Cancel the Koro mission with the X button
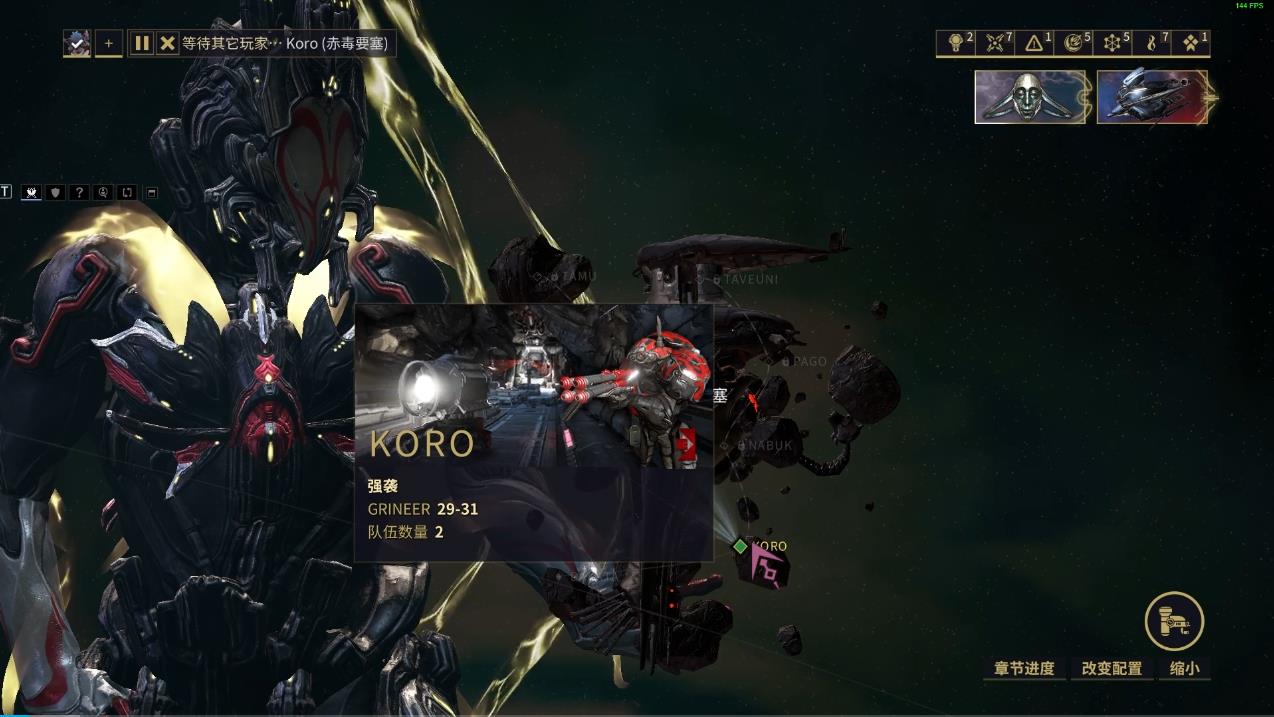The image size is (1274, 717). (167, 43)
